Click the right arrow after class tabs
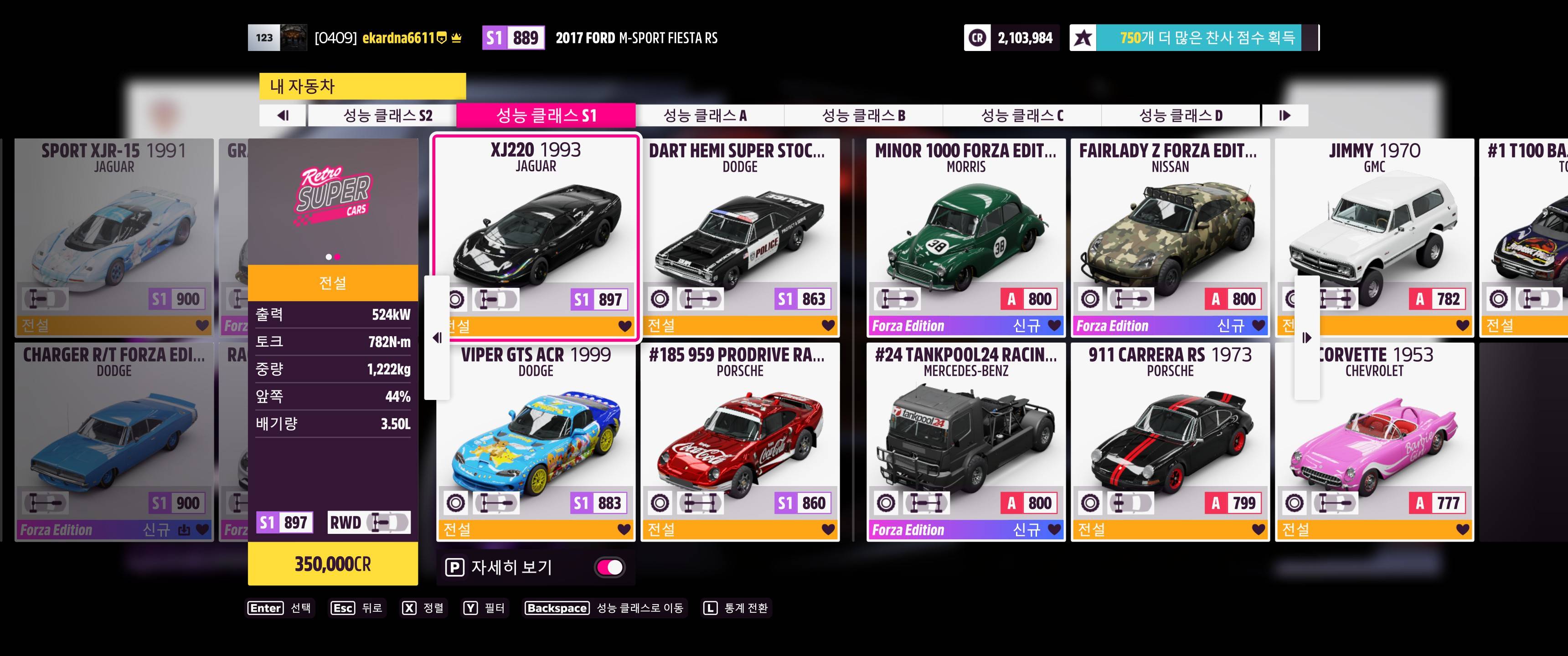 pos(1284,116)
